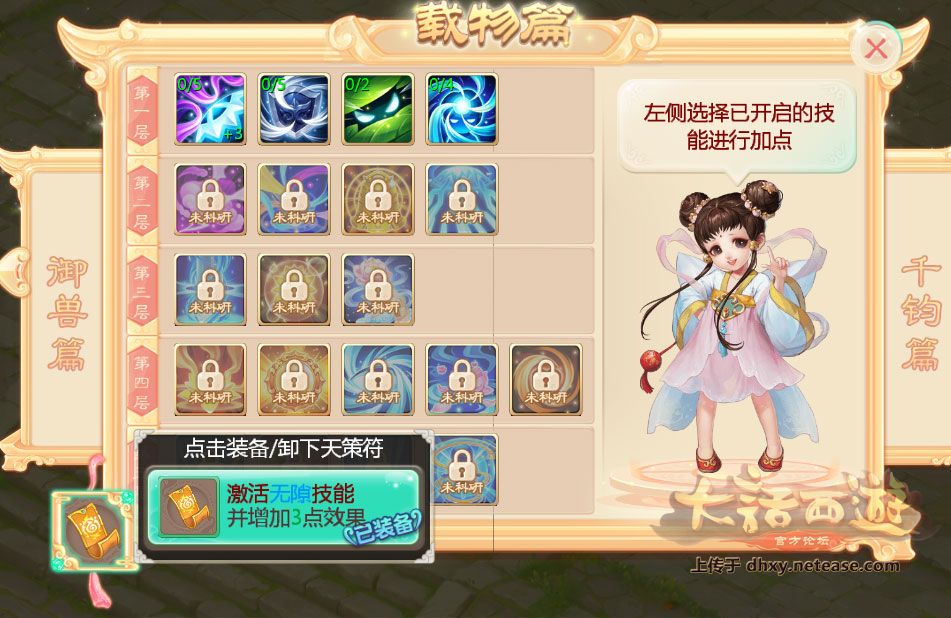Select the blue shield mask skill
The width and height of the screenshot is (951, 618).
294,109
